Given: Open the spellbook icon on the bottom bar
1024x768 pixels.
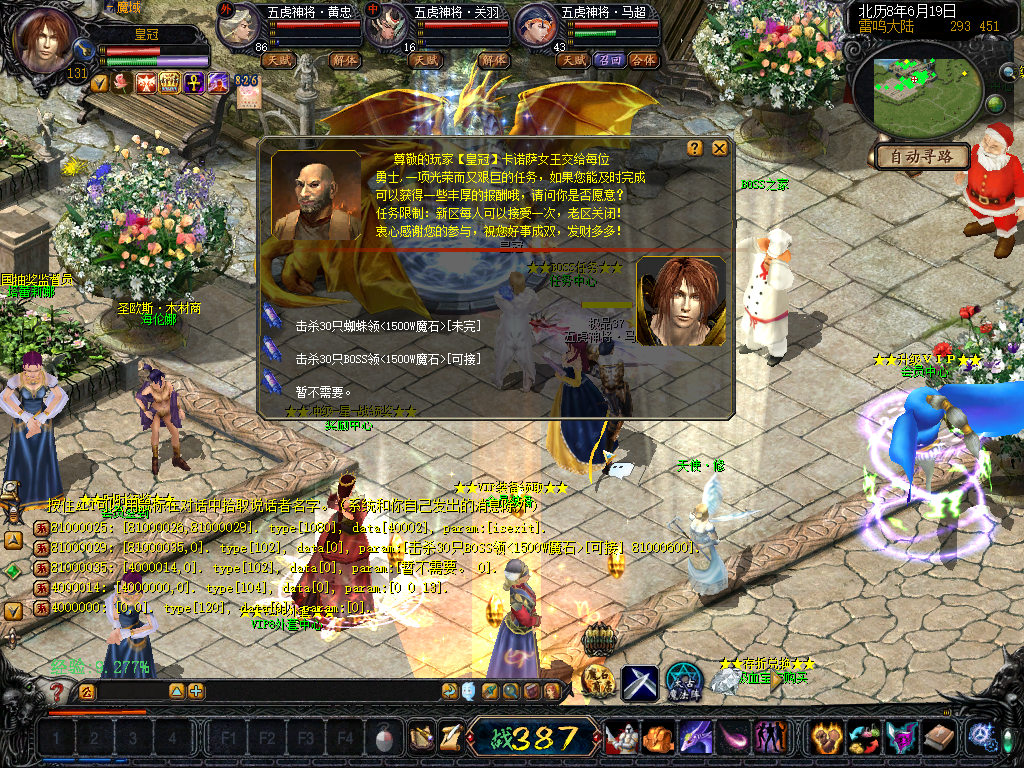Looking at the screenshot, I should [939, 738].
